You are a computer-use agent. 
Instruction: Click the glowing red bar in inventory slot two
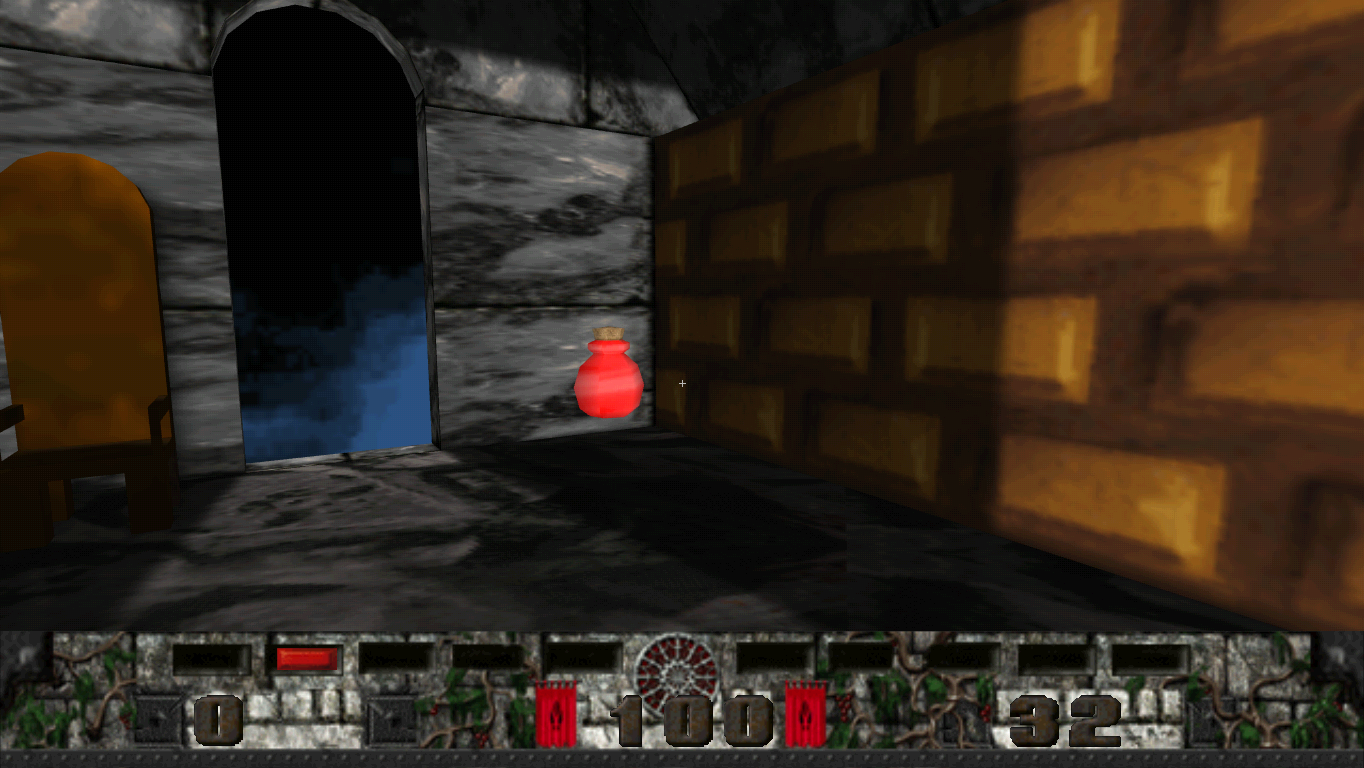click(305, 658)
